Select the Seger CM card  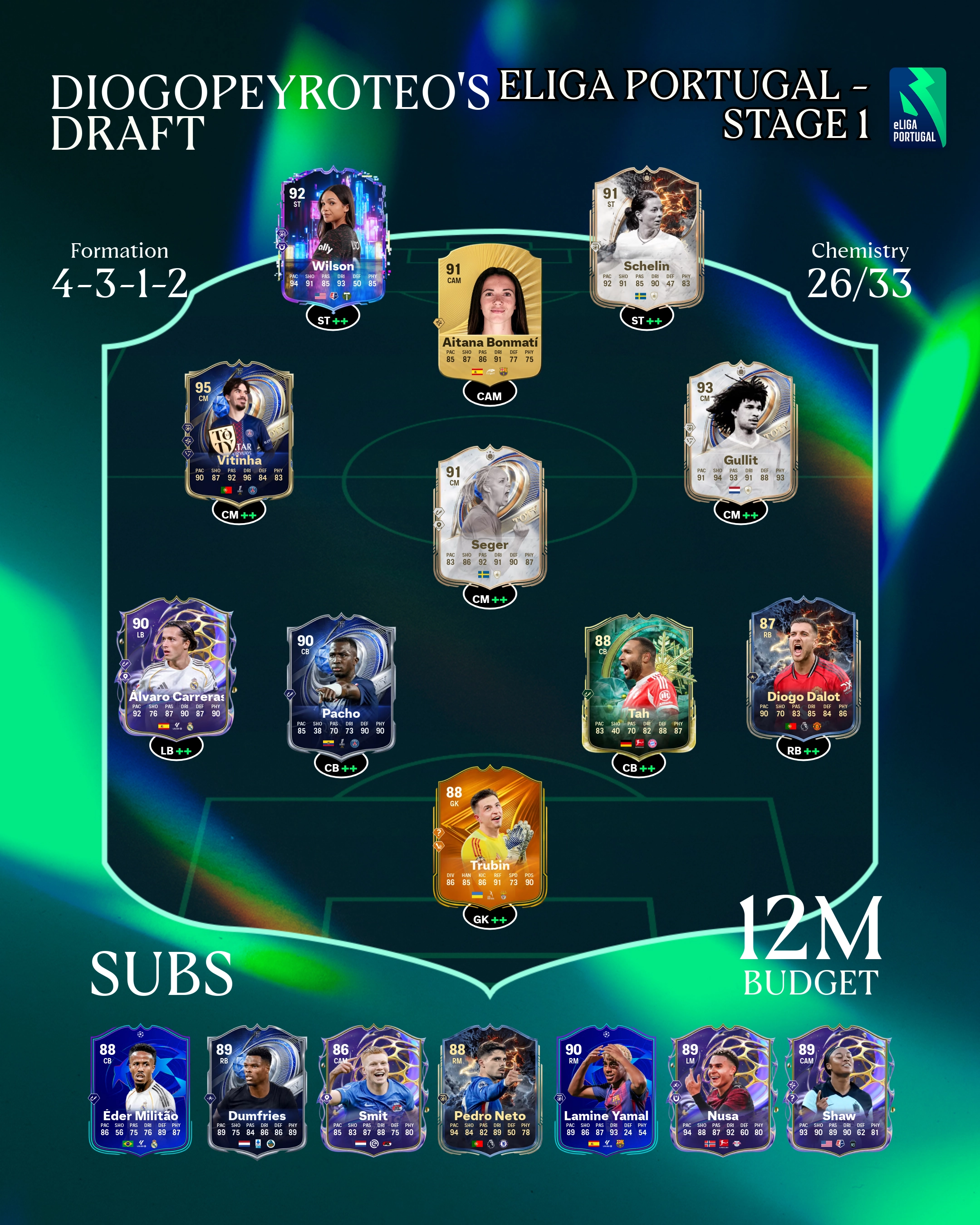(x=490, y=516)
